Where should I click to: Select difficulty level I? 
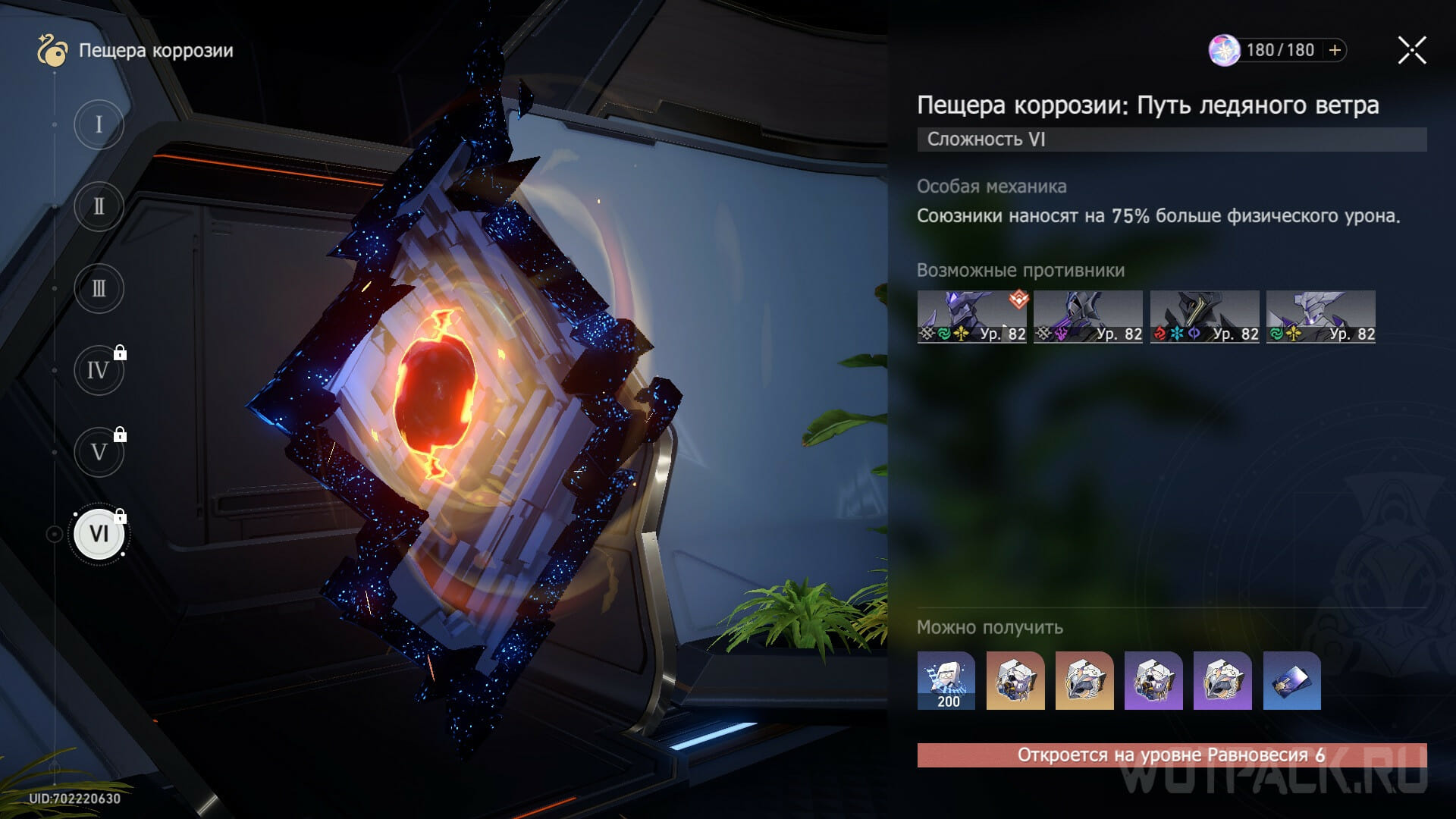[99, 124]
